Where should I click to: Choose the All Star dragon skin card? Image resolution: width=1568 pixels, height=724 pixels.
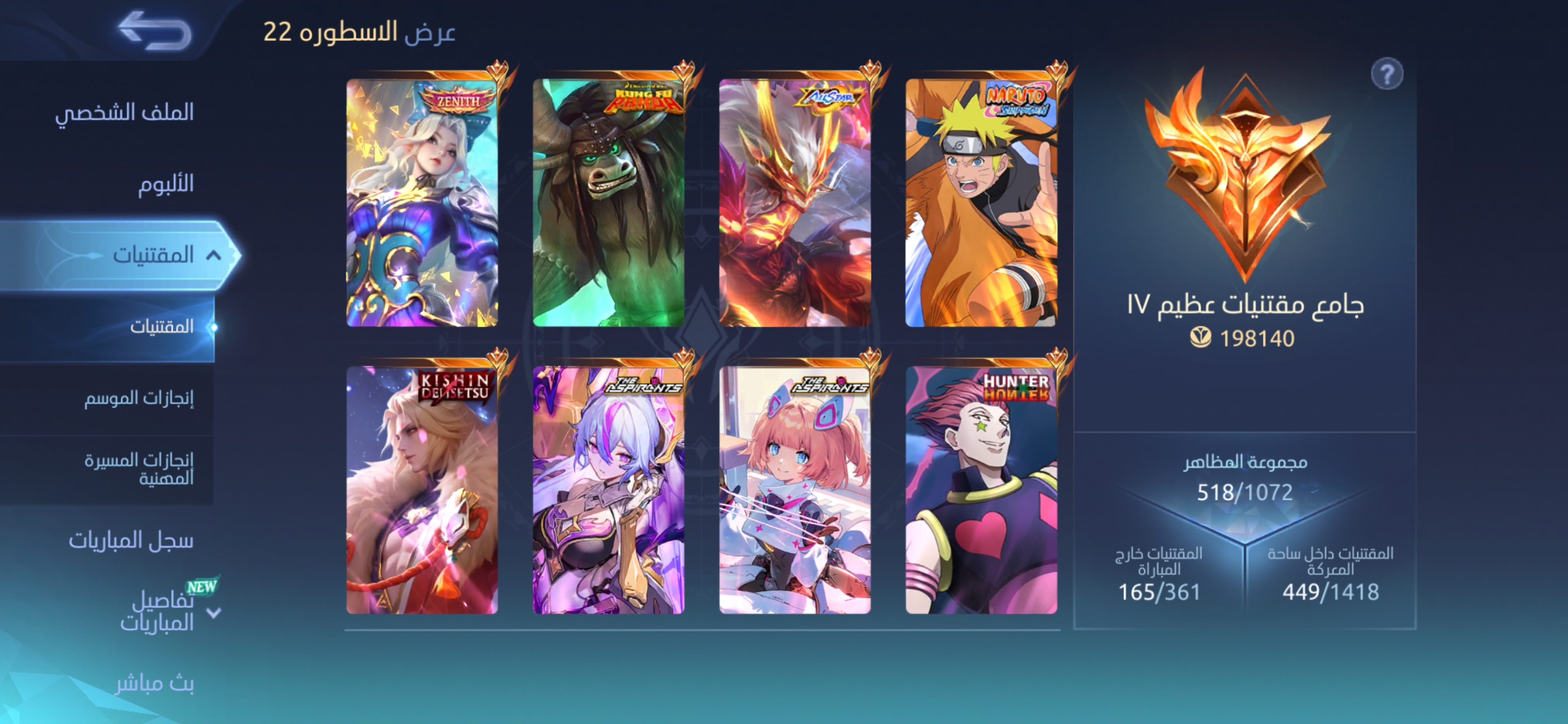tap(795, 203)
